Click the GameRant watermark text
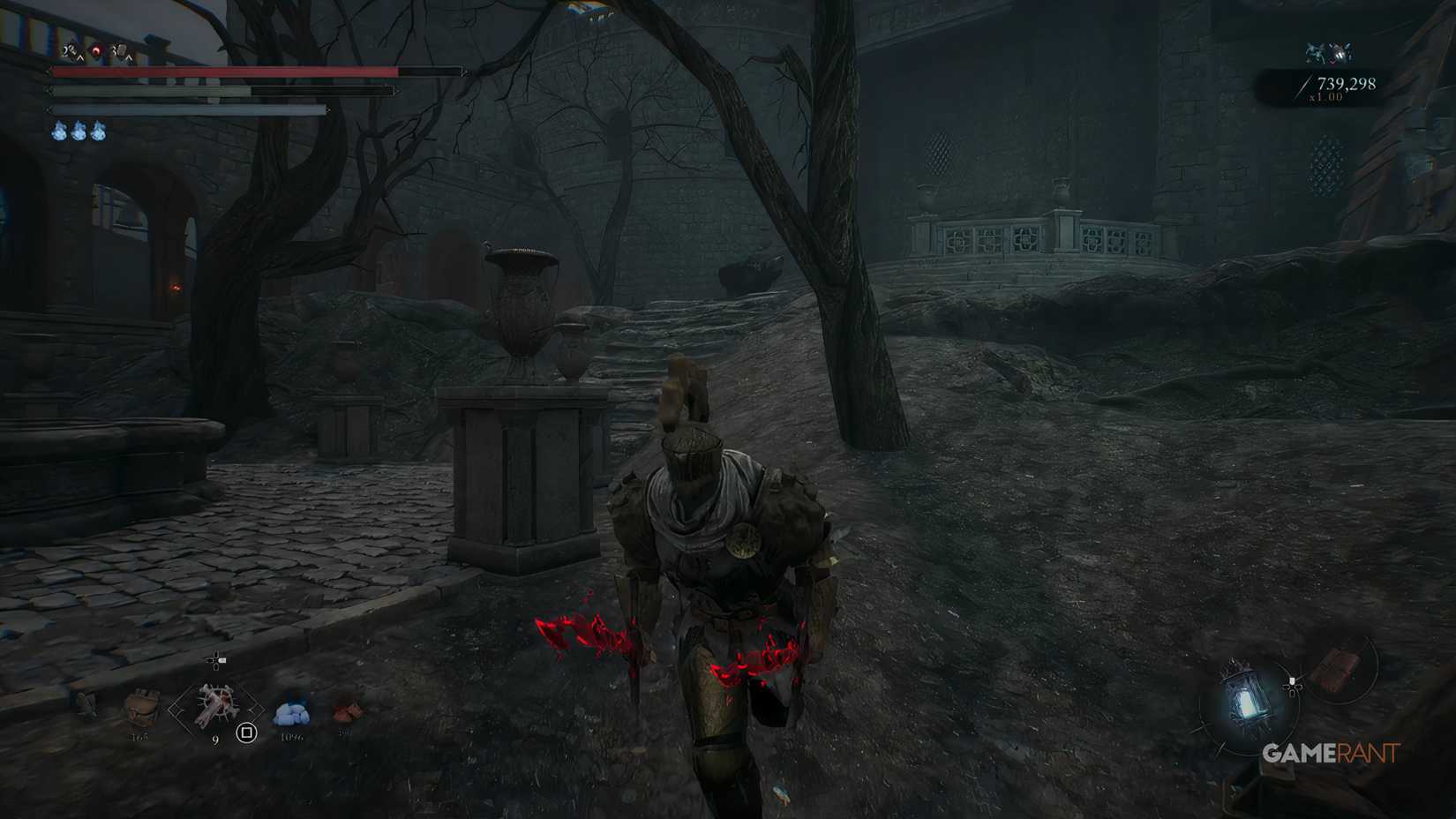The width and height of the screenshot is (1456, 819). [1330, 754]
